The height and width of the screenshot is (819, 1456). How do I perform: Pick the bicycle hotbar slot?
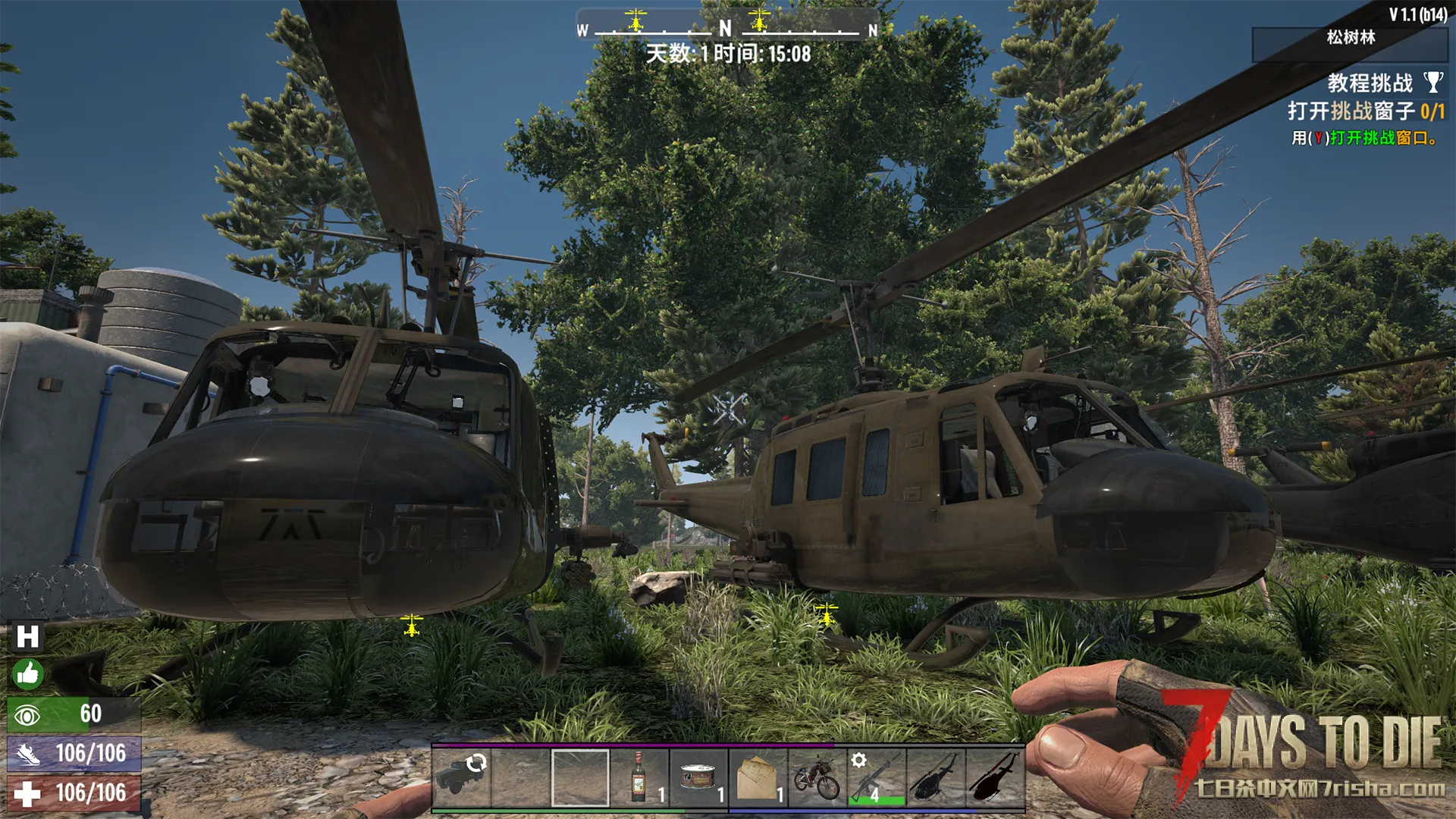[817, 777]
